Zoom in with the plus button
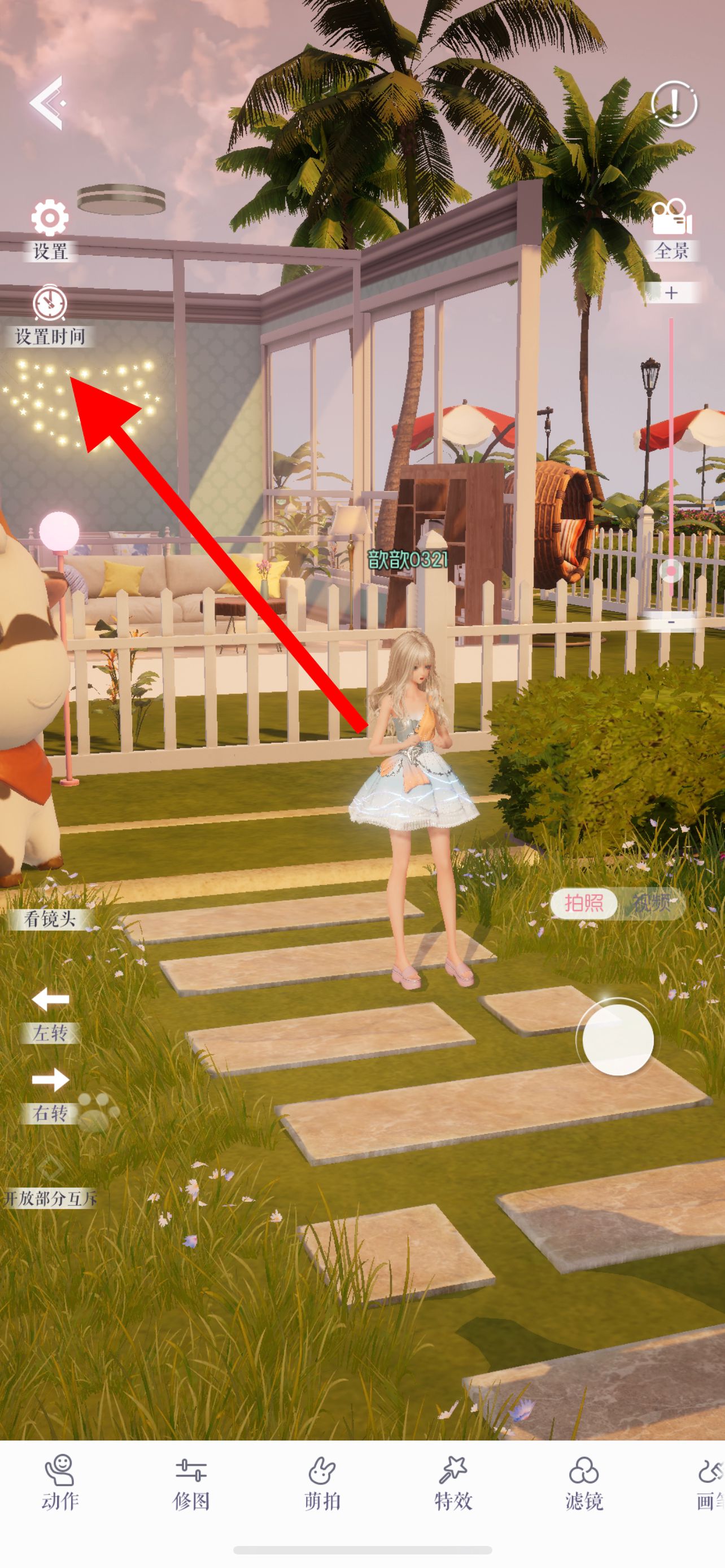 click(x=671, y=293)
